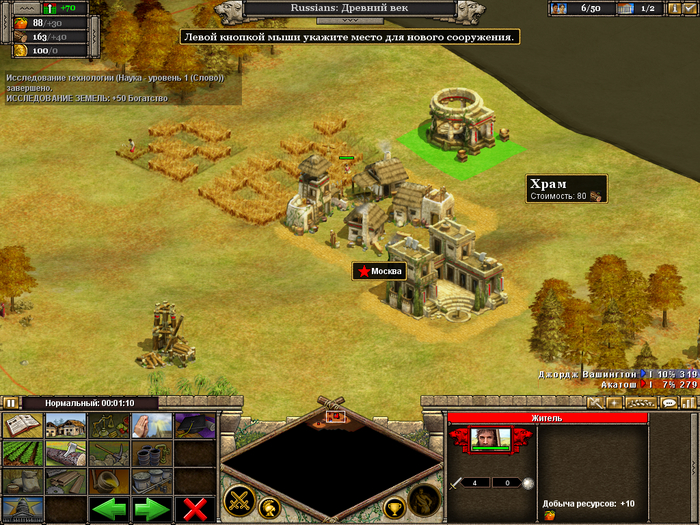Select the library open-book build icon
Screen dimensions: 700x525
coord(22,426)
